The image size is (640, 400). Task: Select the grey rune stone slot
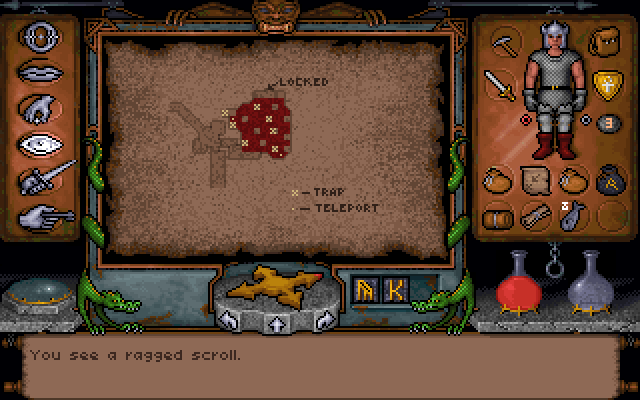click(x=606, y=123)
